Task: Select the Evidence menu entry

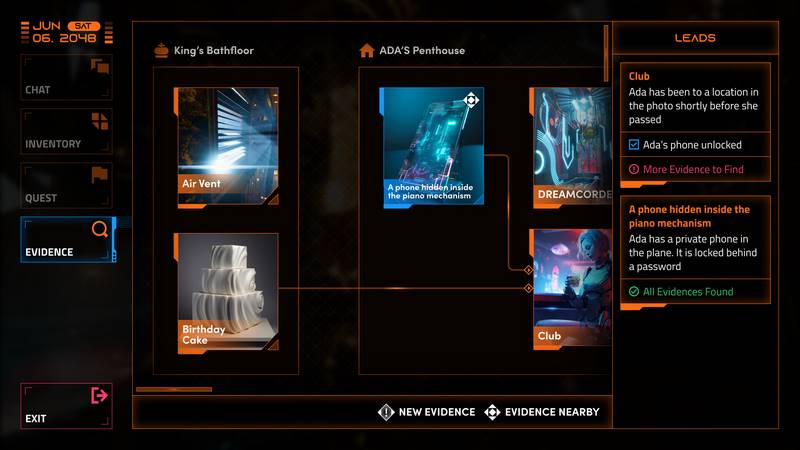Action: [x=67, y=240]
